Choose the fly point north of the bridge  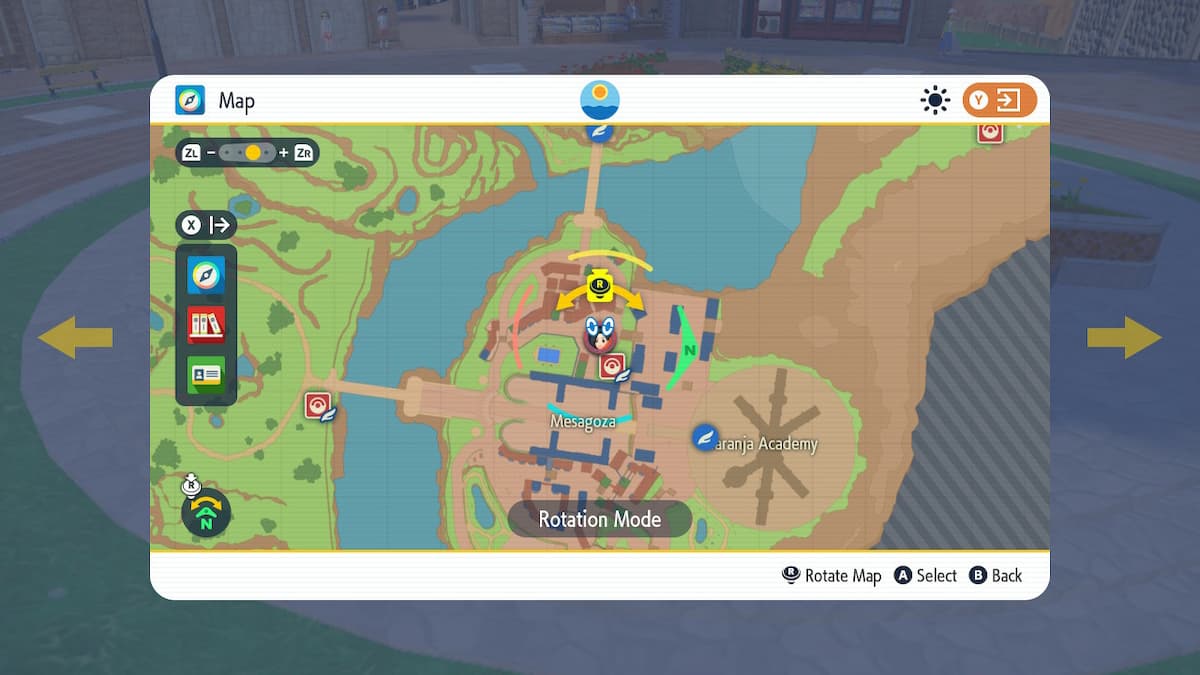[x=599, y=131]
